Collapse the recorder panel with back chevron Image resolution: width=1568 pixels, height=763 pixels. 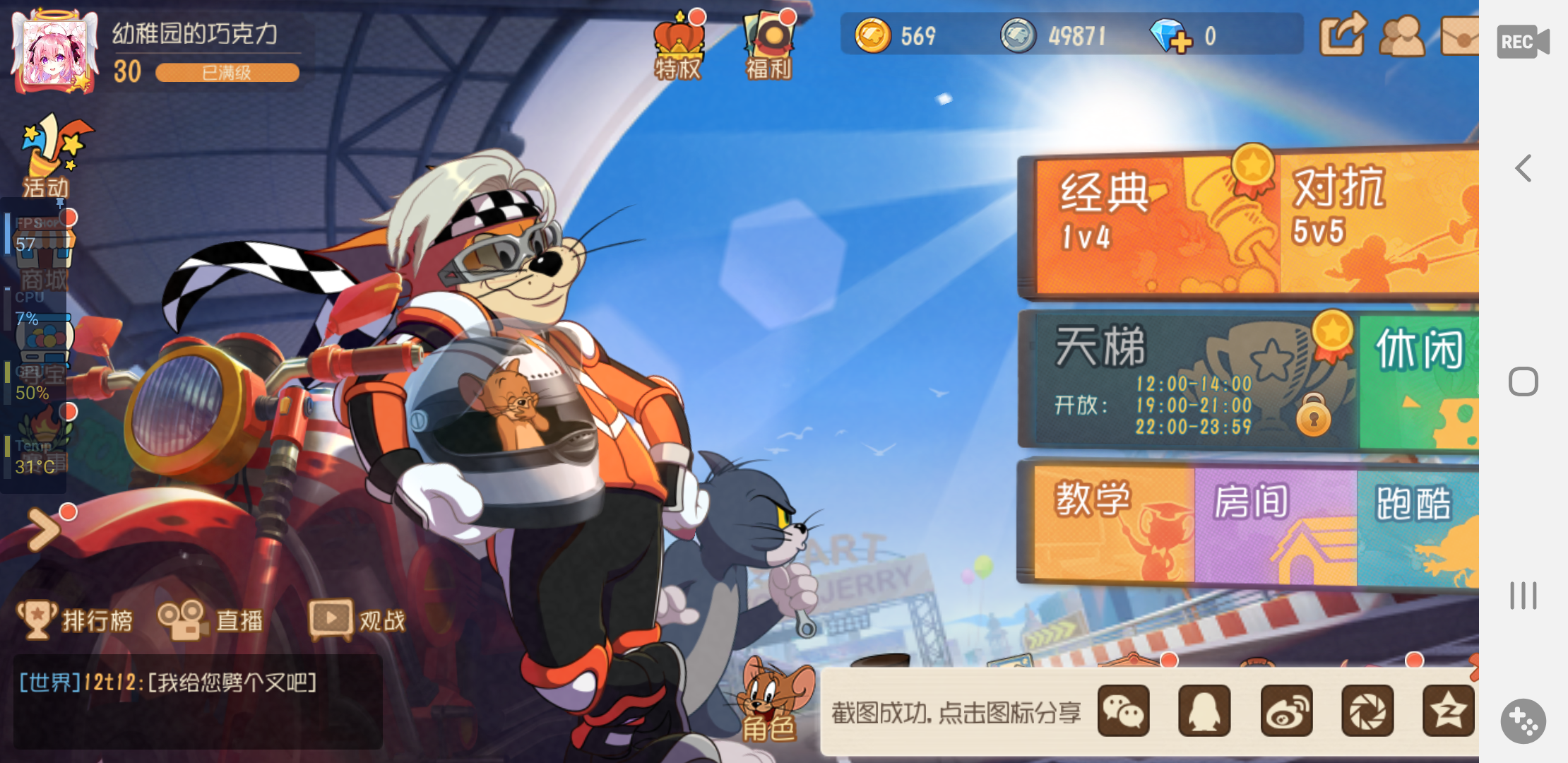[1522, 168]
